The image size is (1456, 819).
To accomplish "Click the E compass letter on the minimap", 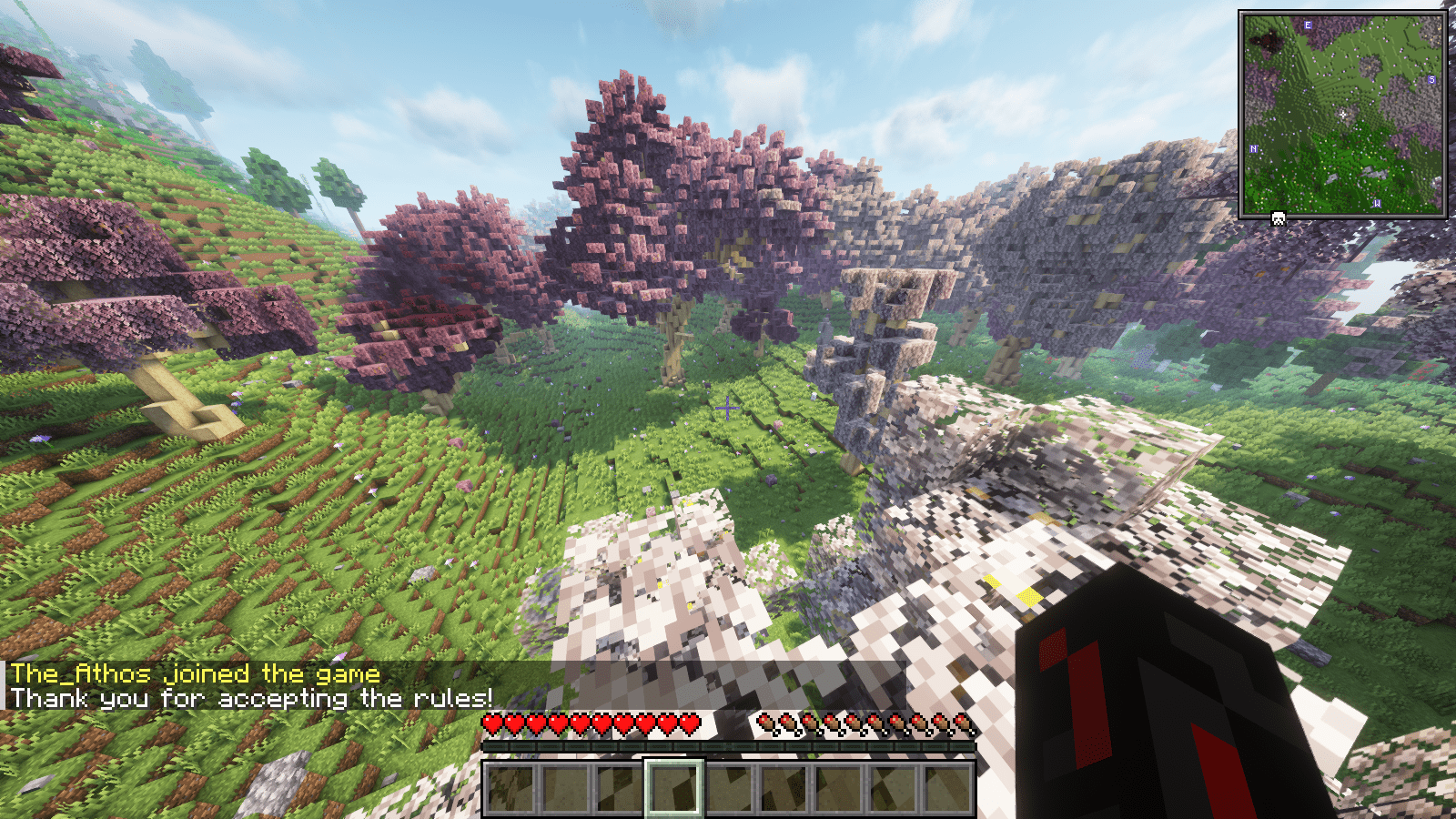I will click(x=1308, y=25).
